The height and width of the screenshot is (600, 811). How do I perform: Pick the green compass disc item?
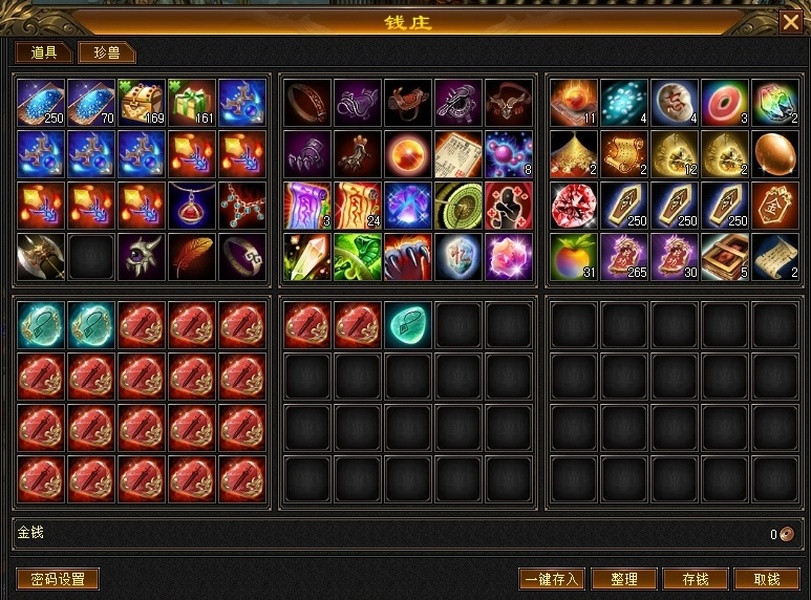[459, 206]
